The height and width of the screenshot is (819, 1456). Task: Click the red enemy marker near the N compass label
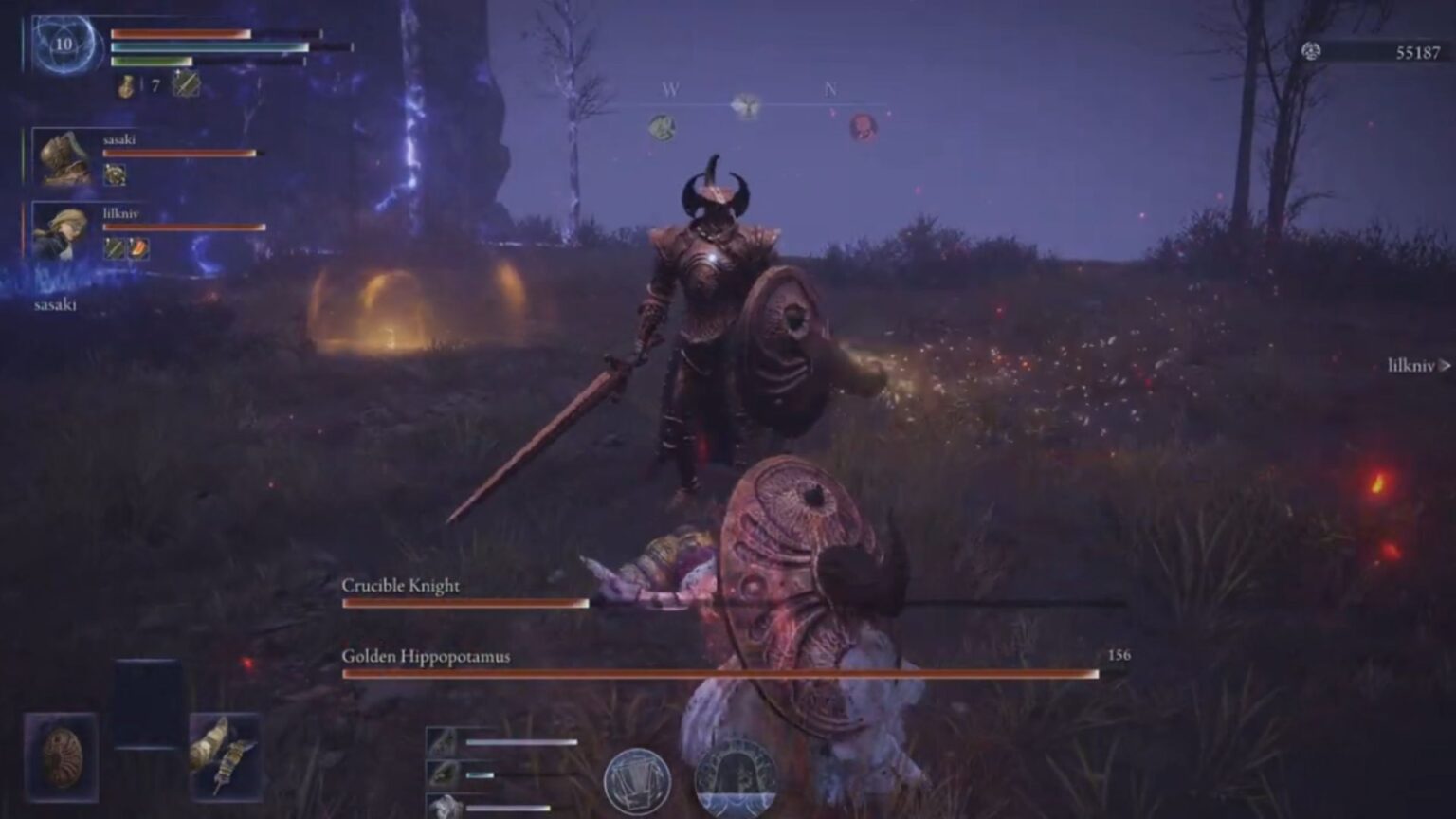(864, 127)
